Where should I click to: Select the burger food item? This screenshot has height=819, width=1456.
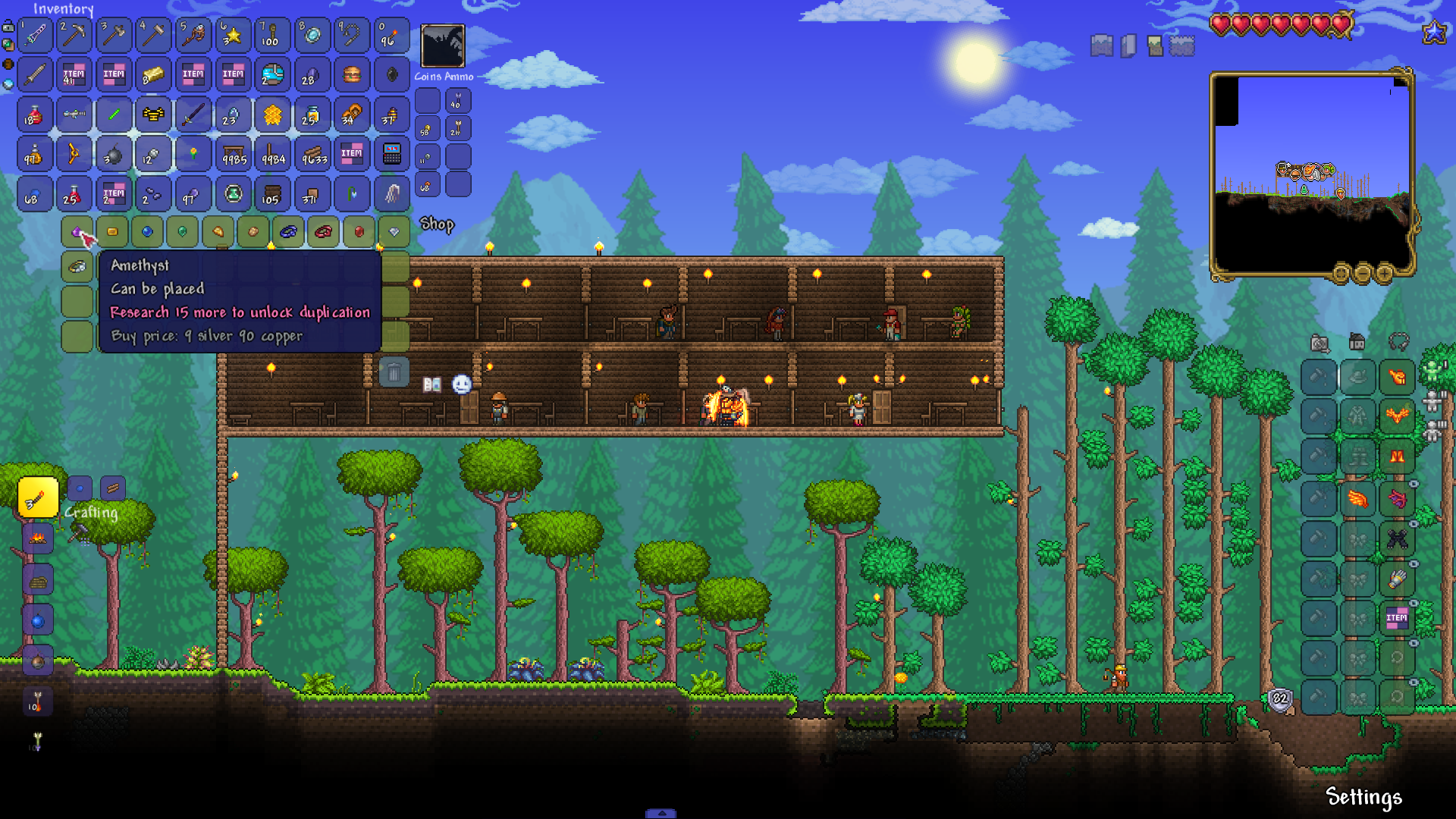coord(351,74)
